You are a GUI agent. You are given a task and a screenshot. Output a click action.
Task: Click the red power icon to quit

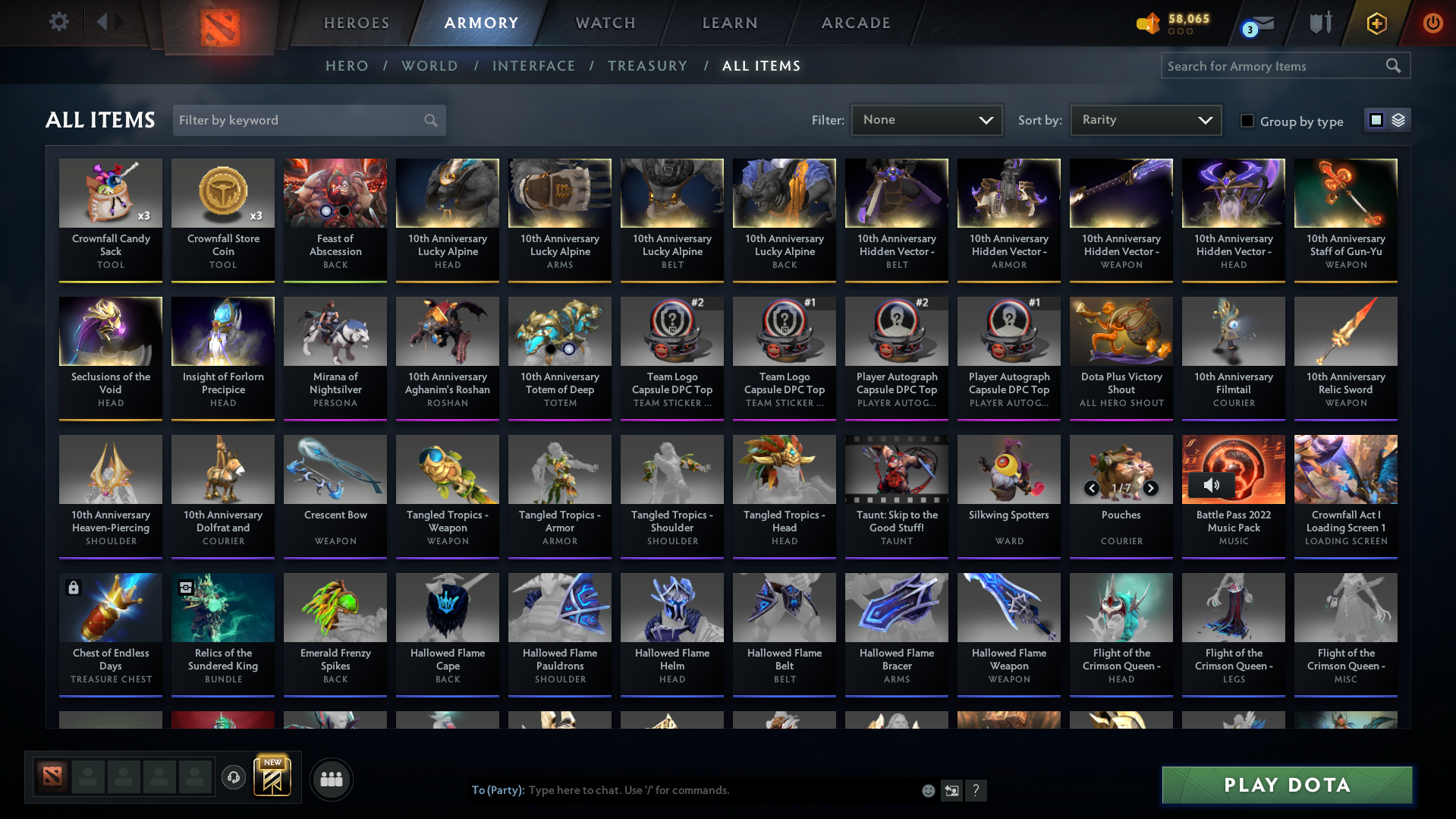point(1432,23)
